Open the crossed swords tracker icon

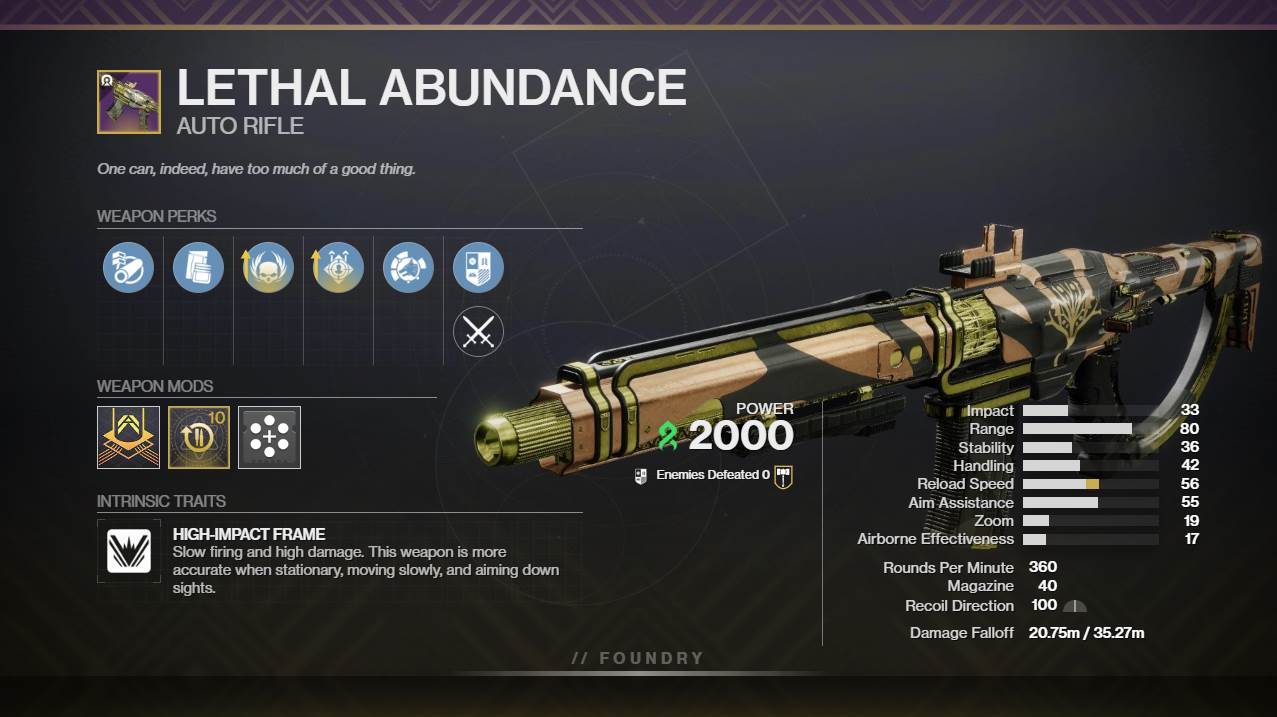click(x=478, y=331)
